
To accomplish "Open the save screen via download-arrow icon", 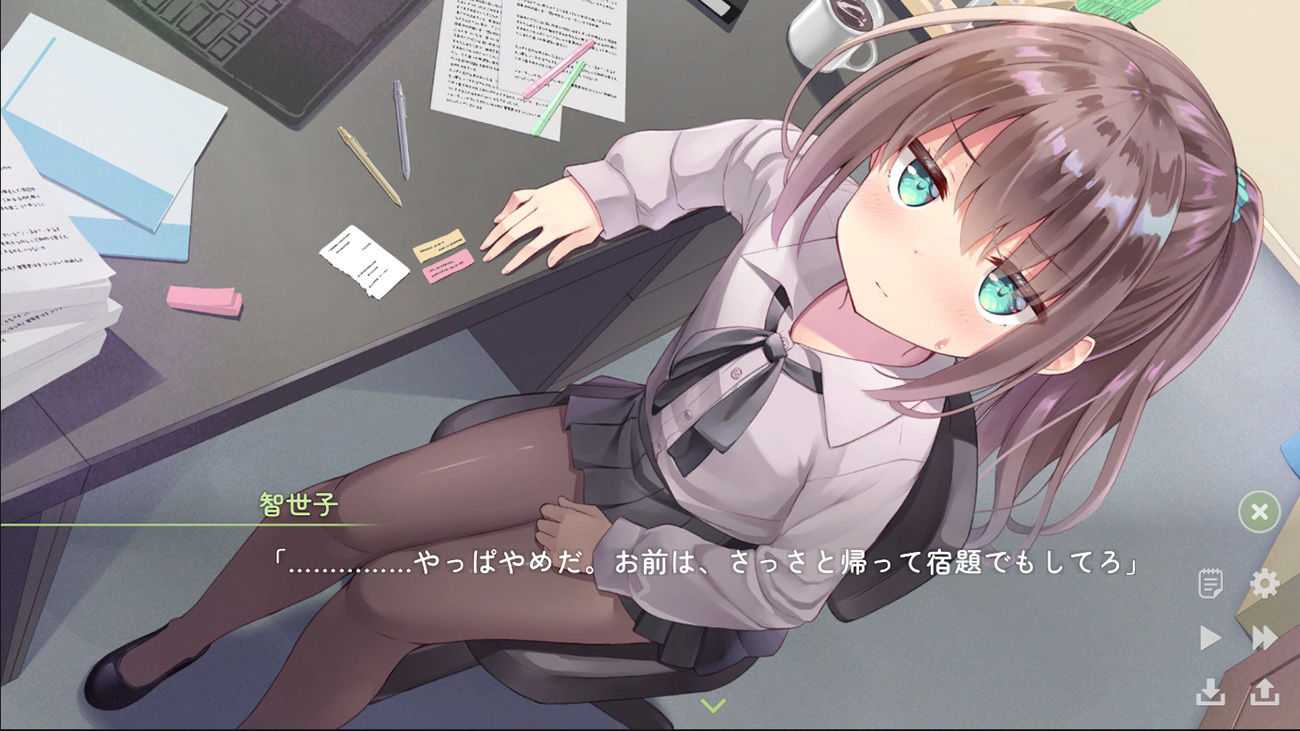I will pyautogui.click(x=1209, y=690).
